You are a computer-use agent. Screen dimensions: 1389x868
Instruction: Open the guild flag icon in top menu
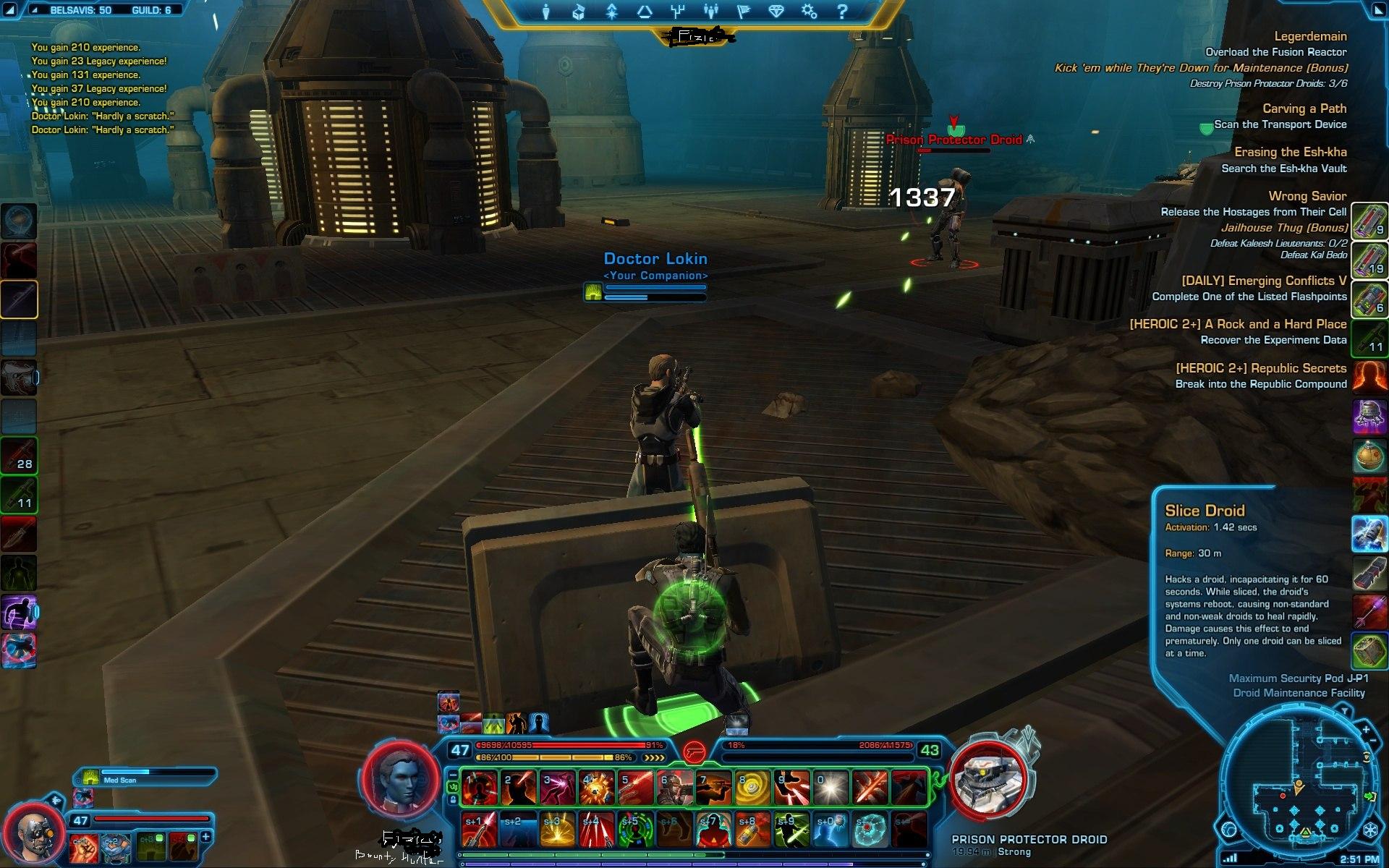pos(743,12)
